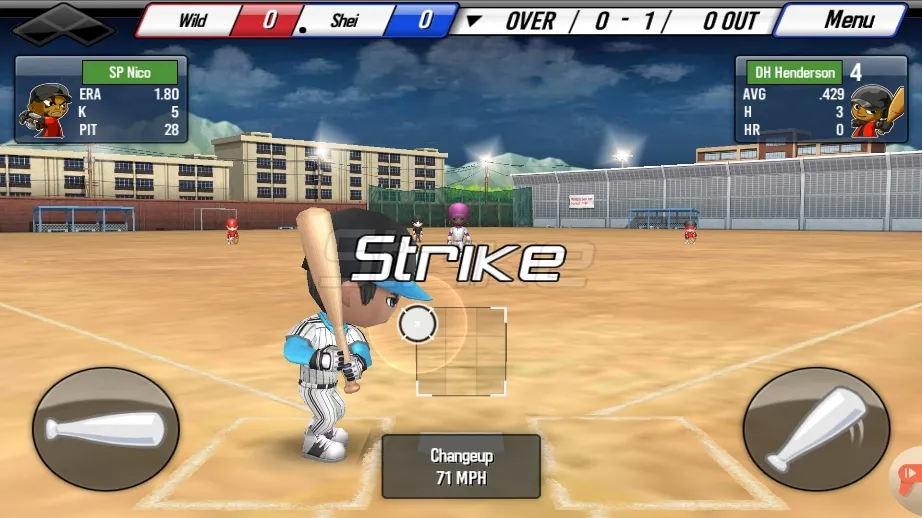This screenshot has height=518, width=922.
Task: Select the DH Henderson batter card
Action: [820, 99]
